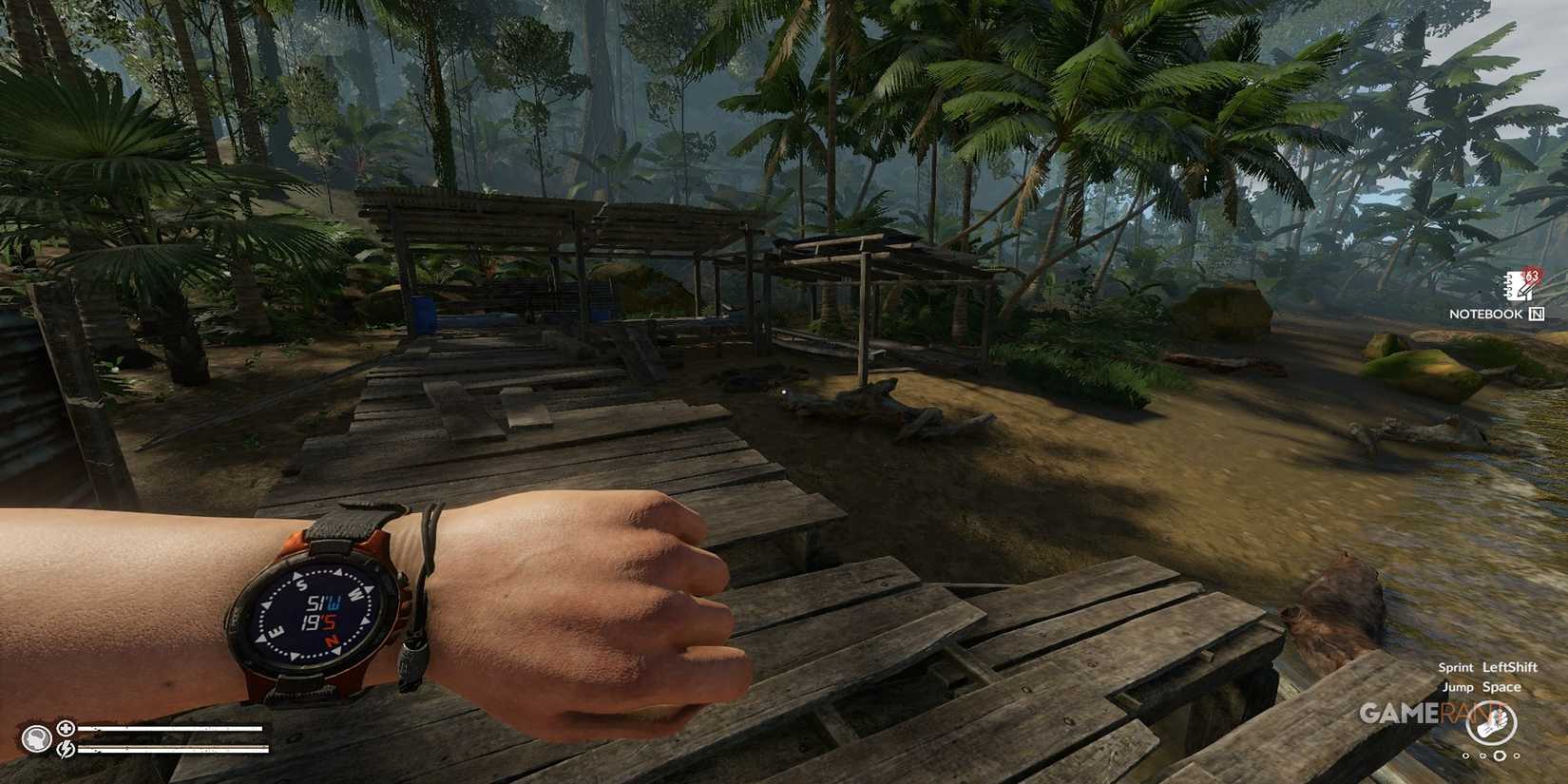Click the red 63 notification badge
The width and height of the screenshot is (1568, 784).
point(1531,275)
